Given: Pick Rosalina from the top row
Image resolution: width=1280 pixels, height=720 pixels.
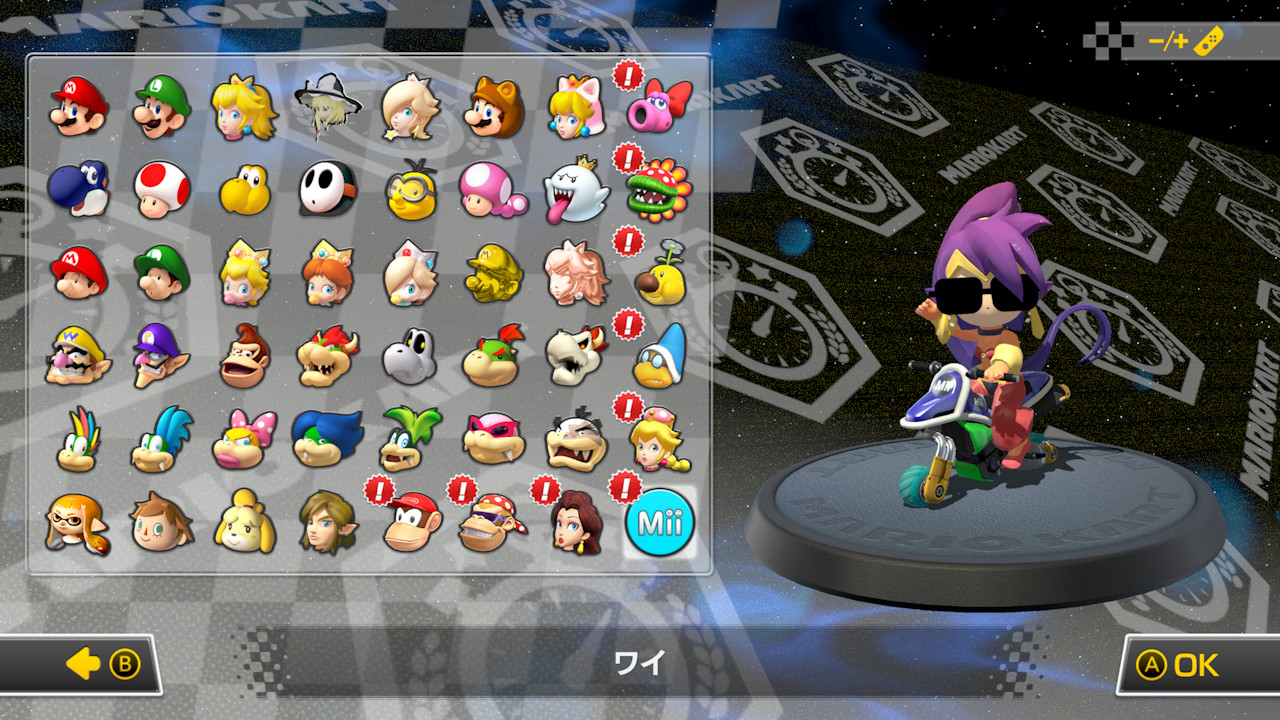Looking at the screenshot, I should 409,107.
